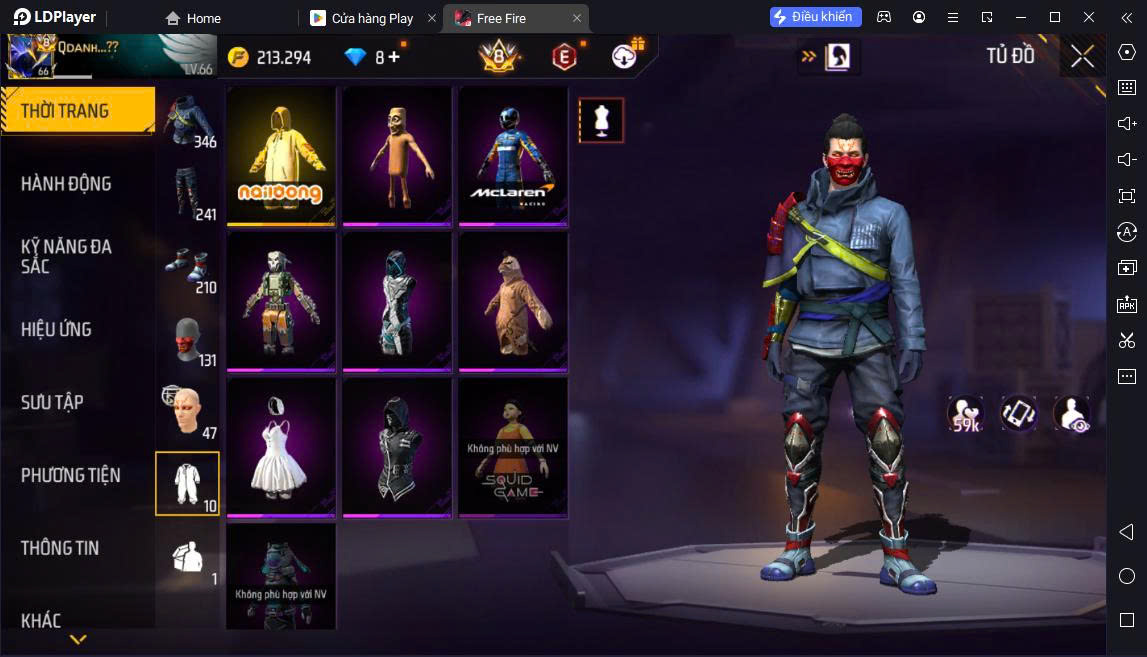The width and height of the screenshot is (1147, 657).
Task: Switch to the jacket tops category
Action: tap(187, 121)
